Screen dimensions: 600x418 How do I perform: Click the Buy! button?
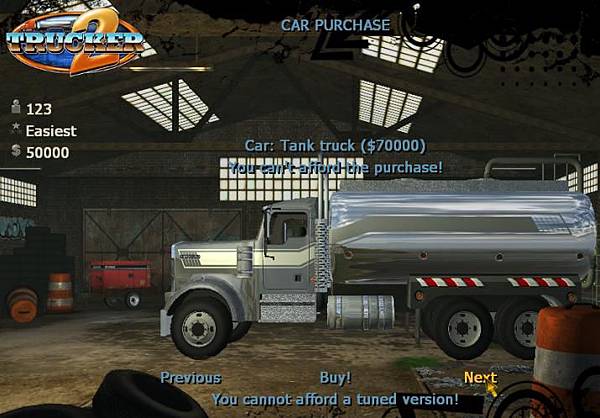click(x=335, y=377)
